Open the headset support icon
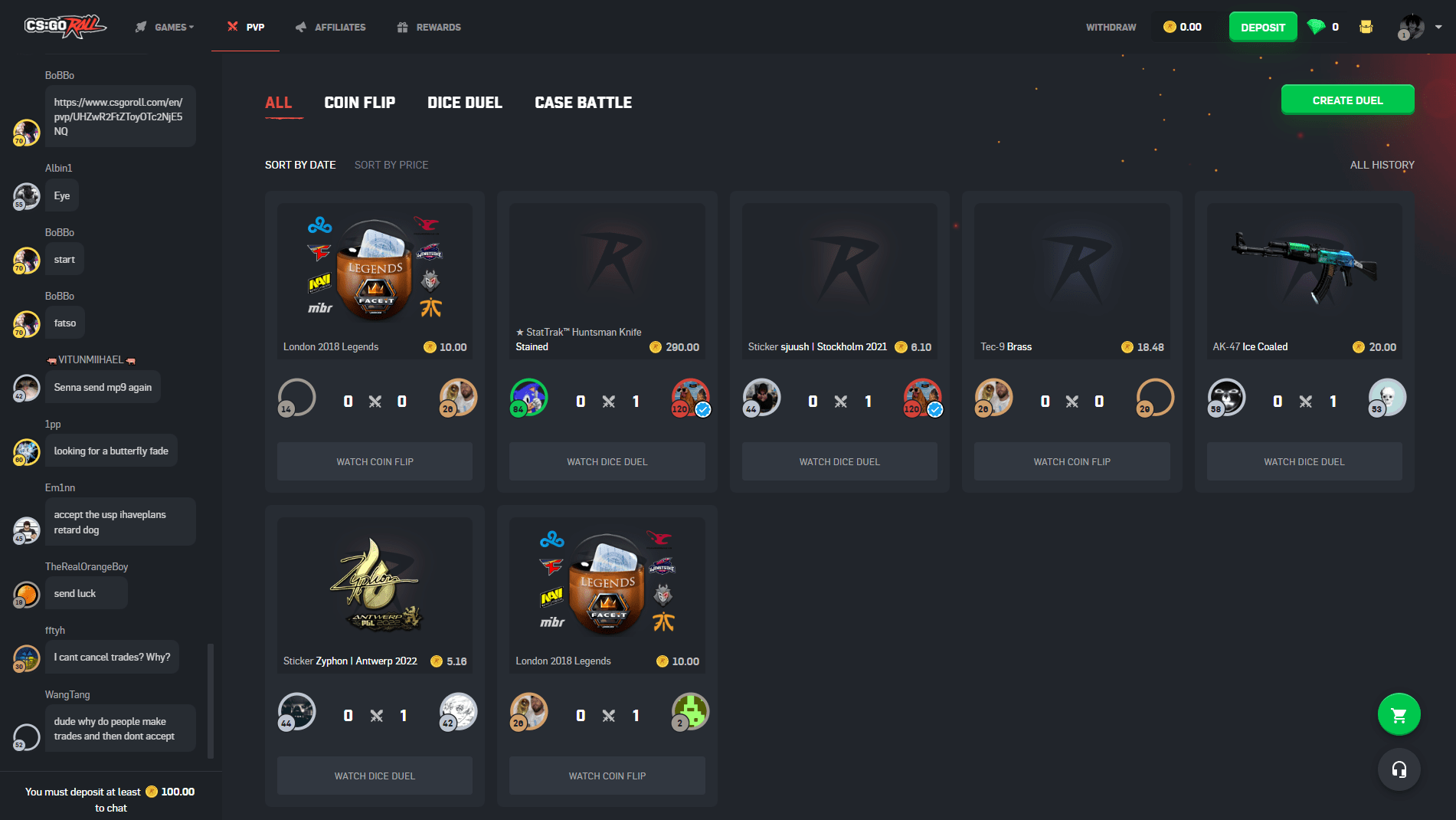This screenshot has height=820, width=1456. (1399, 769)
